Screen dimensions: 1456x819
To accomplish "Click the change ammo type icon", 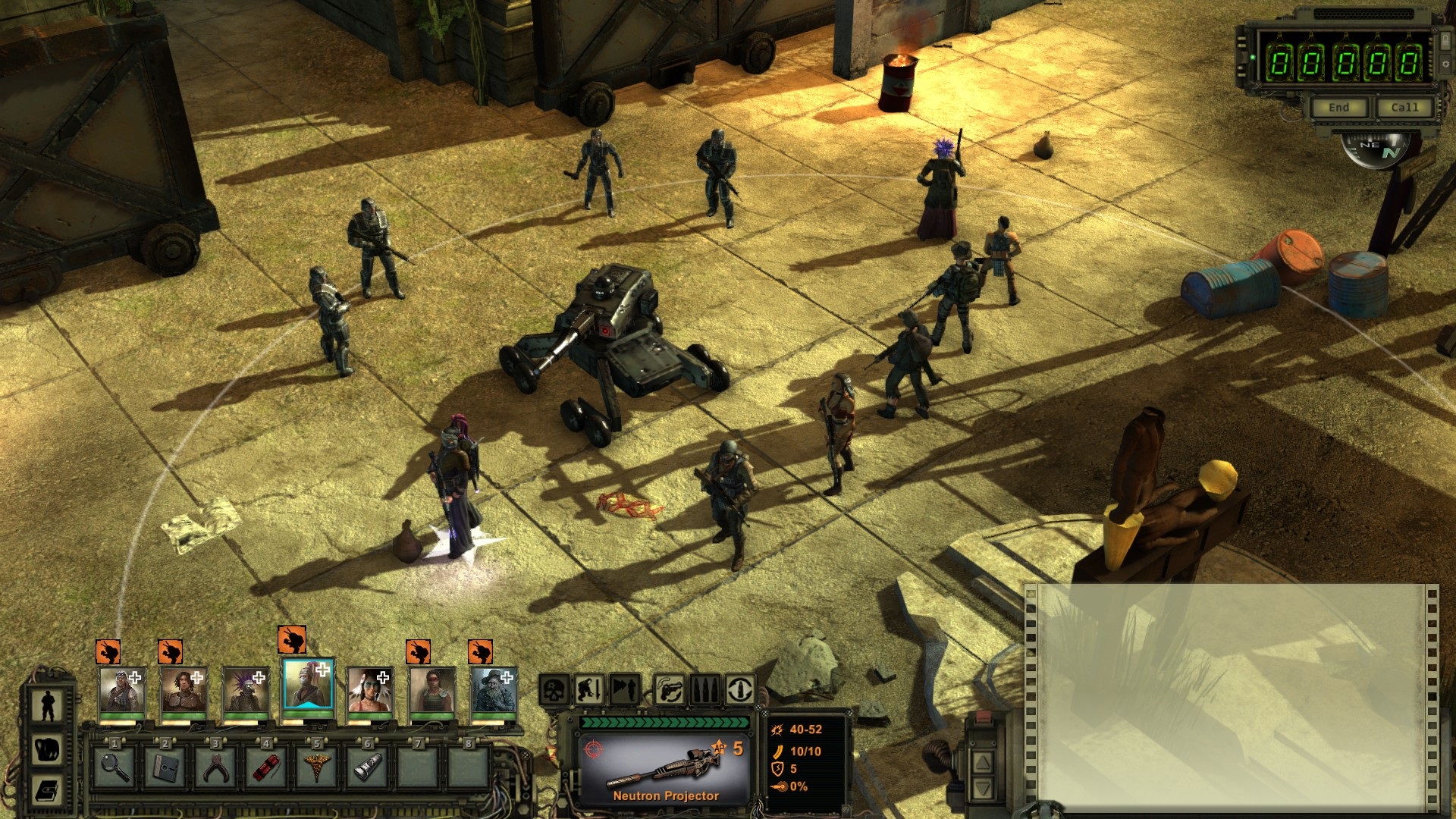I will coord(703,689).
